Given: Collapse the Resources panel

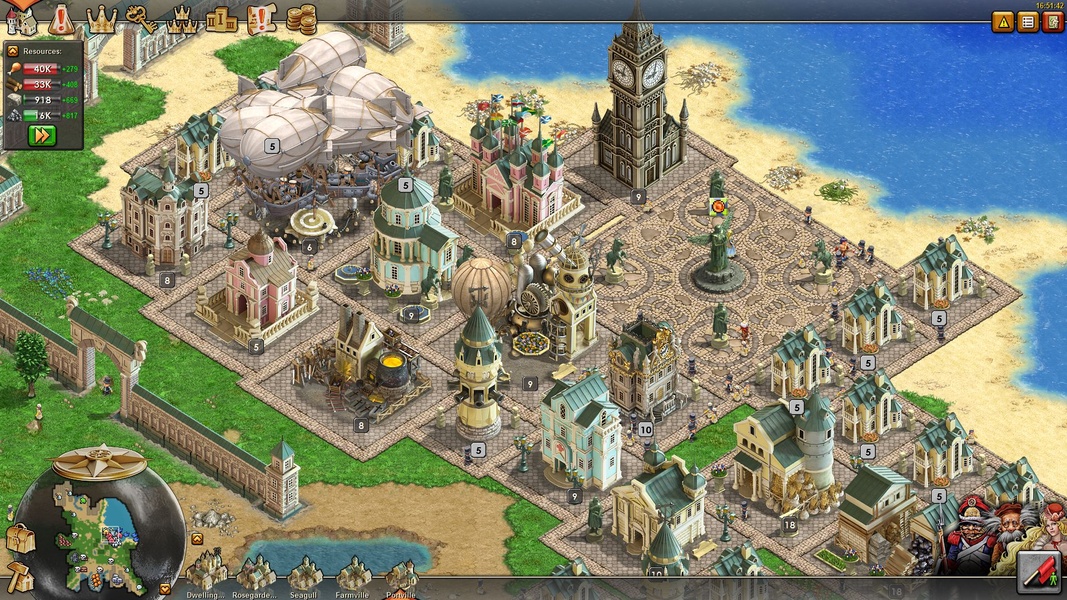Looking at the screenshot, I should (x=13, y=50).
